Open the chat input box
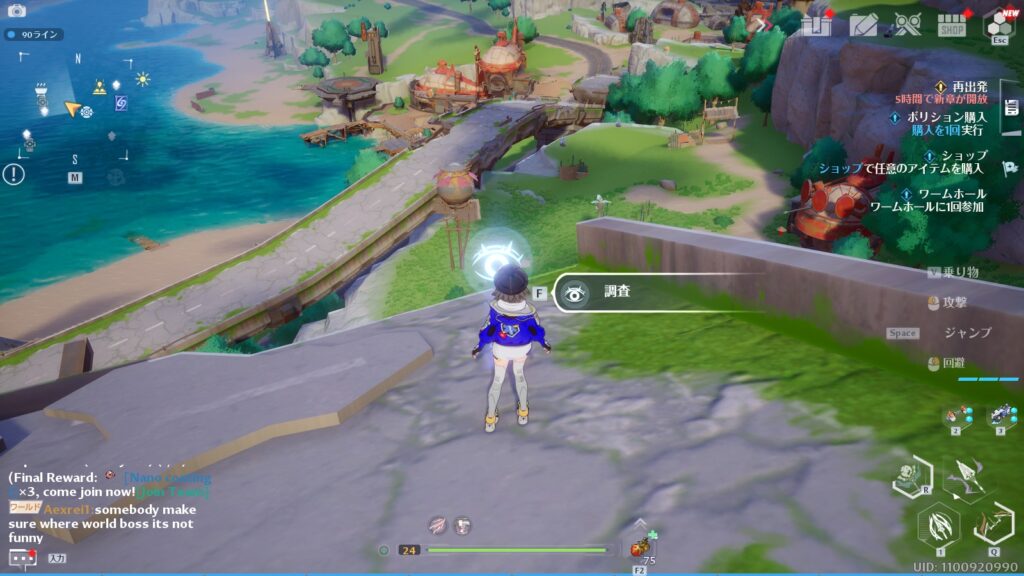1024x576 pixels. (56, 558)
